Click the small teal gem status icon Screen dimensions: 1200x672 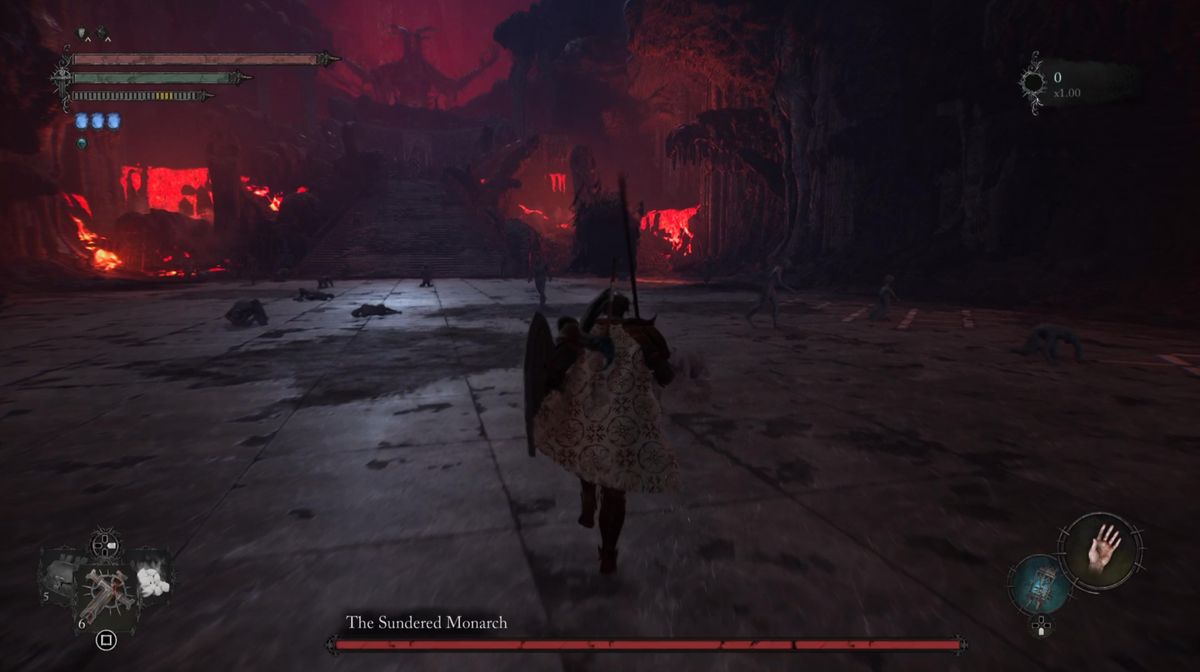tap(82, 143)
